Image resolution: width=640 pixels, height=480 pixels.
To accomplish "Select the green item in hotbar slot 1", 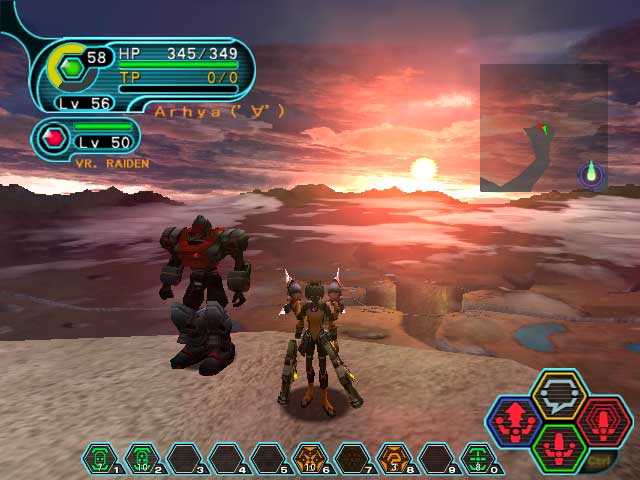I will (99, 459).
